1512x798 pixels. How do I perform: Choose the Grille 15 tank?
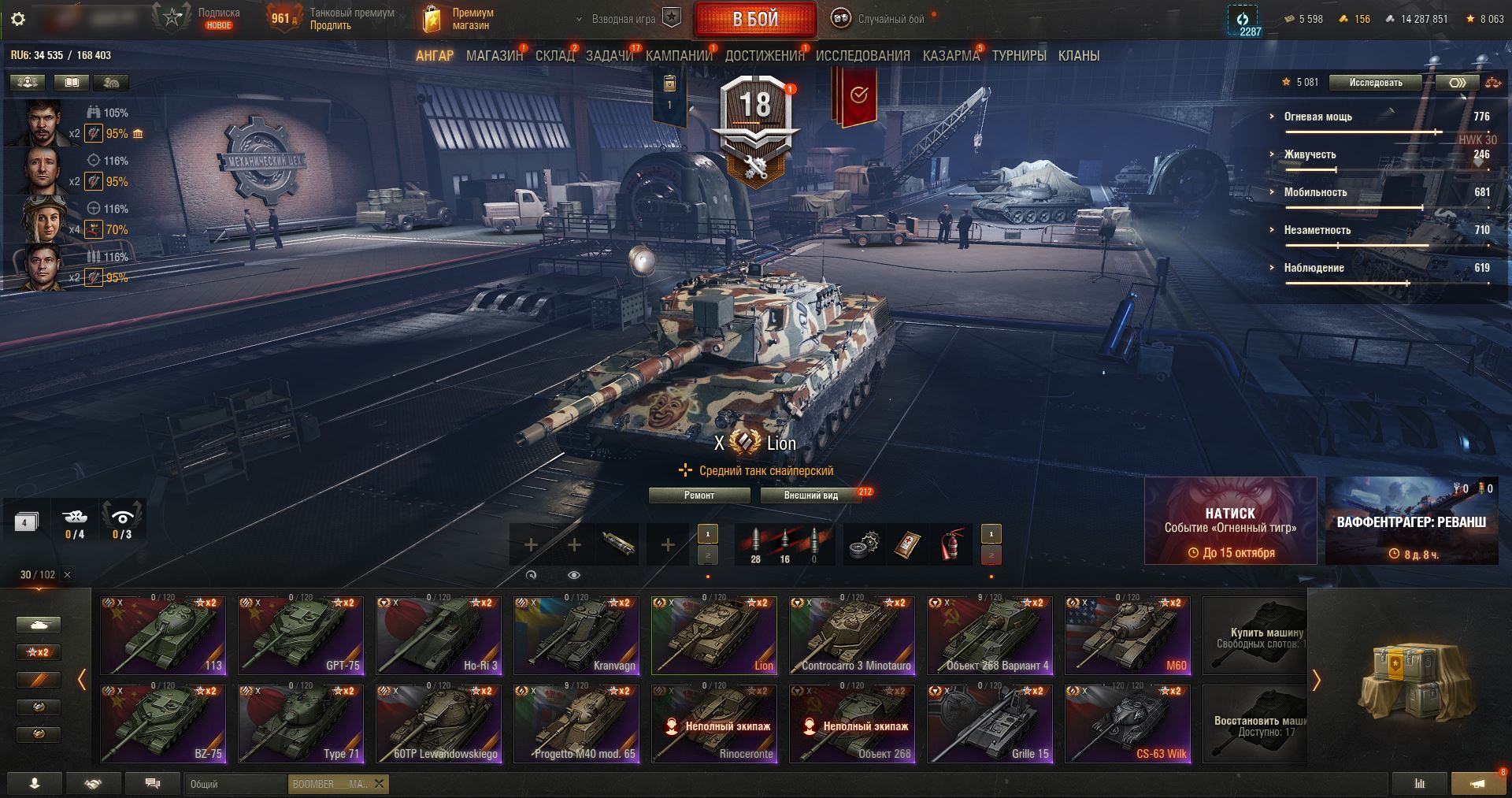(990, 723)
